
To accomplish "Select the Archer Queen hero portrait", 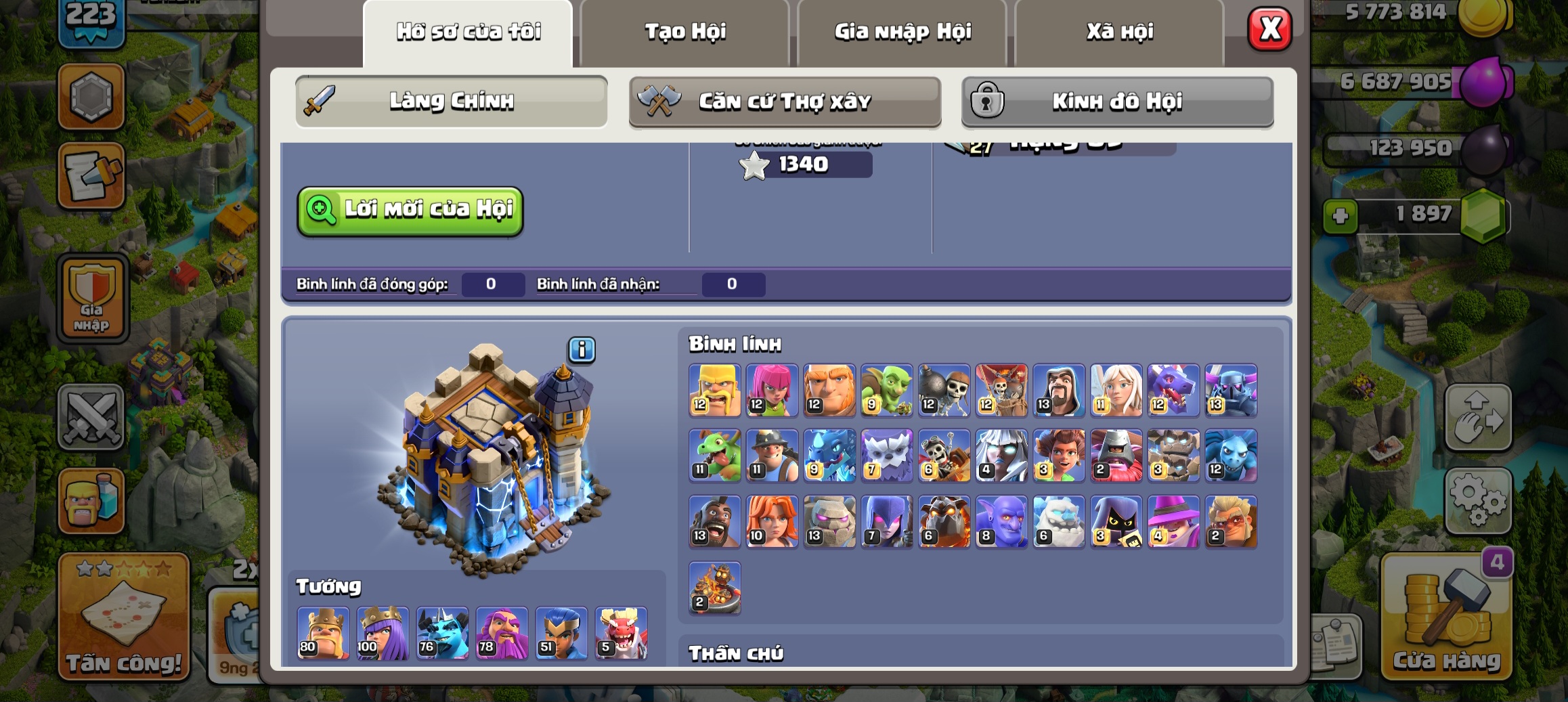I will point(383,634).
